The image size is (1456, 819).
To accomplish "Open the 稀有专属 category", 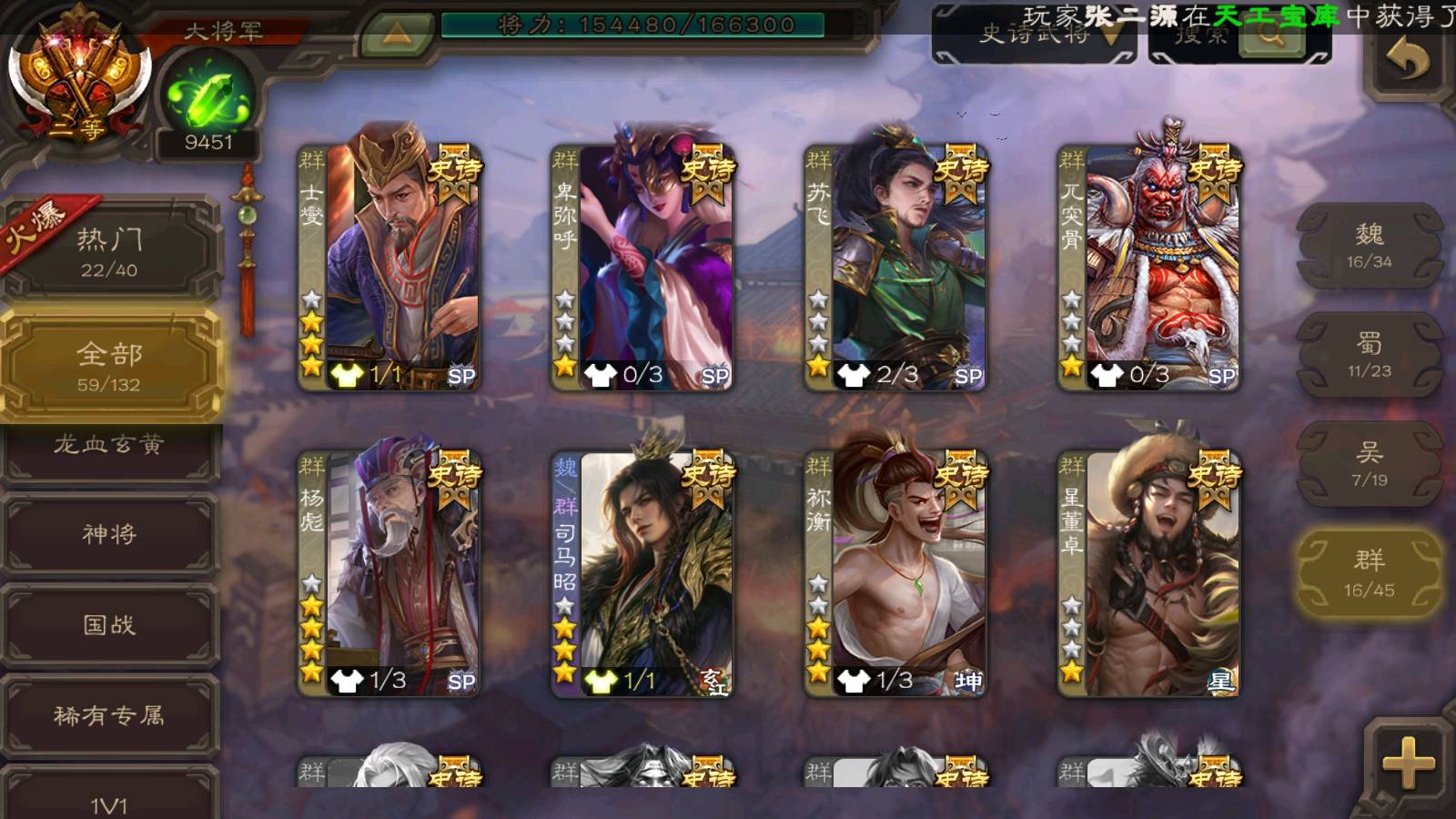I will click(109, 716).
